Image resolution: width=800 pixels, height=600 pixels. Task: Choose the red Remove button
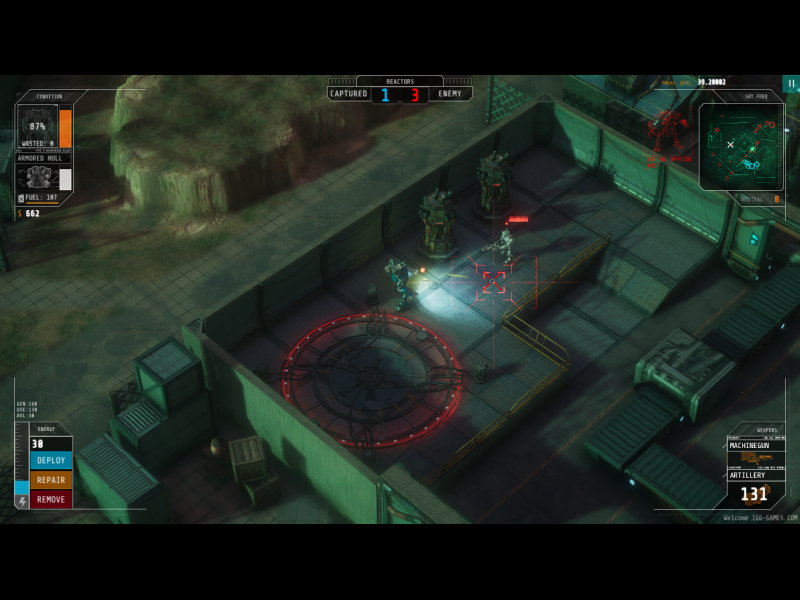pos(51,499)
